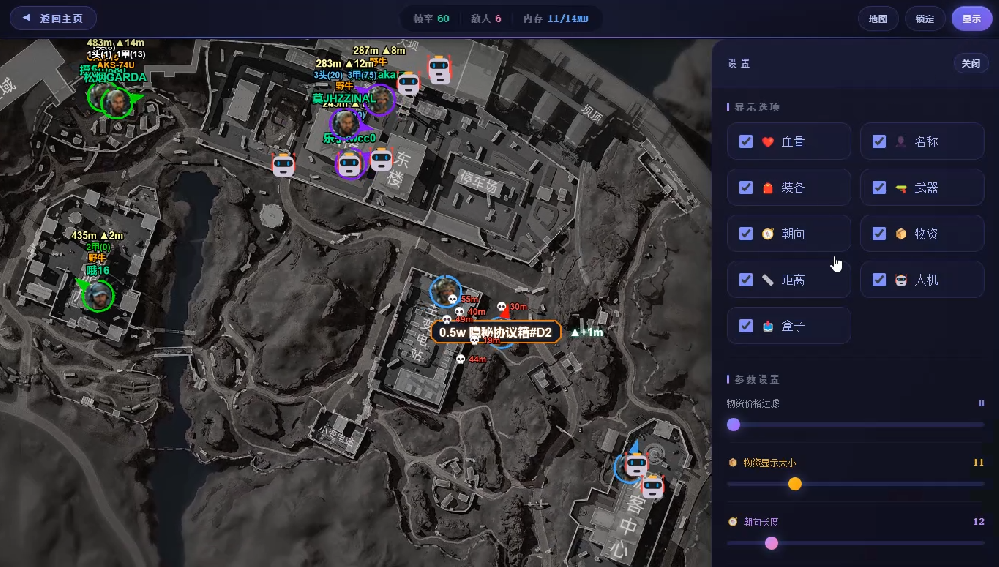The image size is (999, 567).
Task: Uncheck the 物资 loot checkbox
Action: point(879,234)
